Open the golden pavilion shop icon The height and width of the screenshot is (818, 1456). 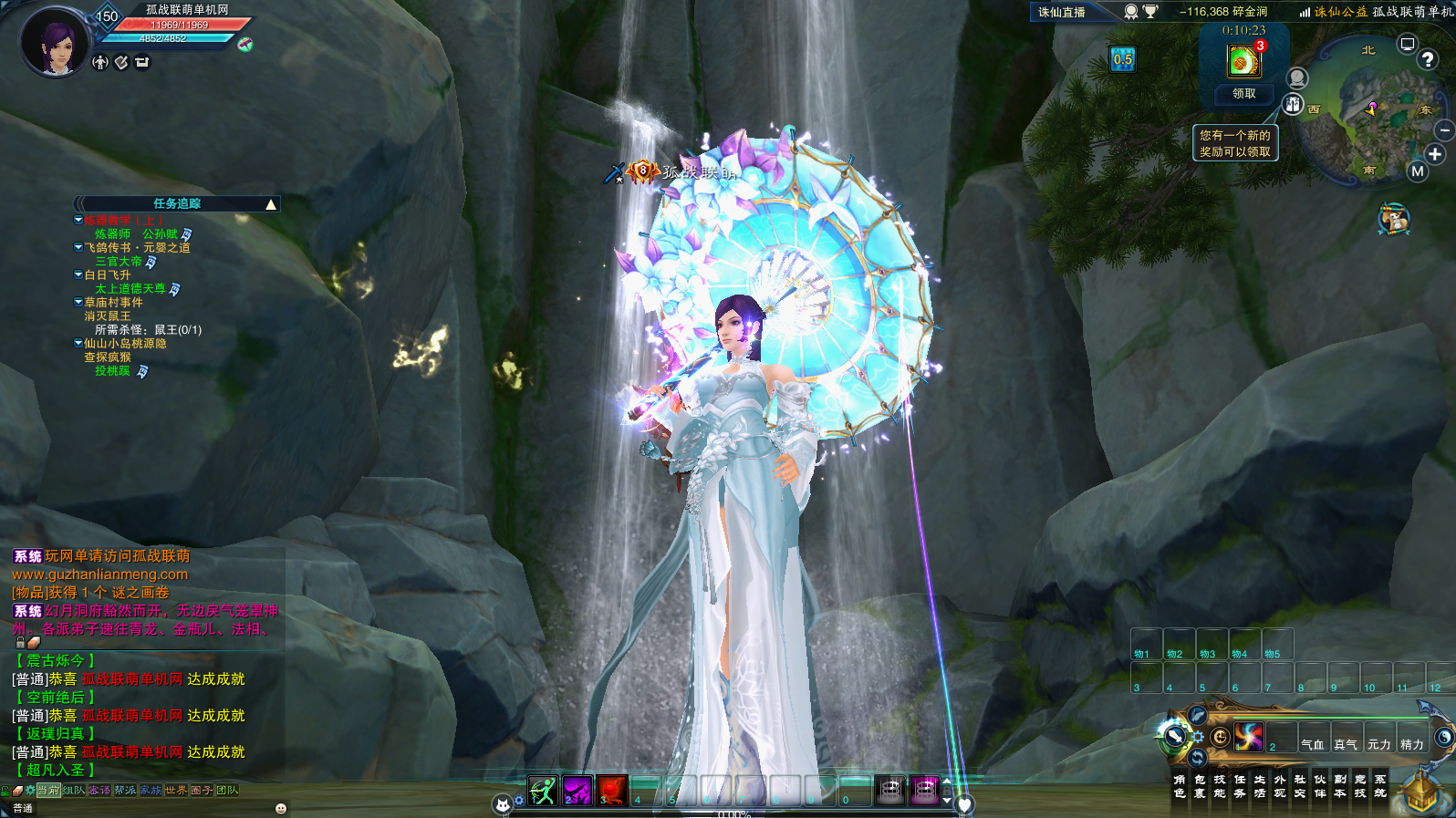click(x=1420, y=793)
